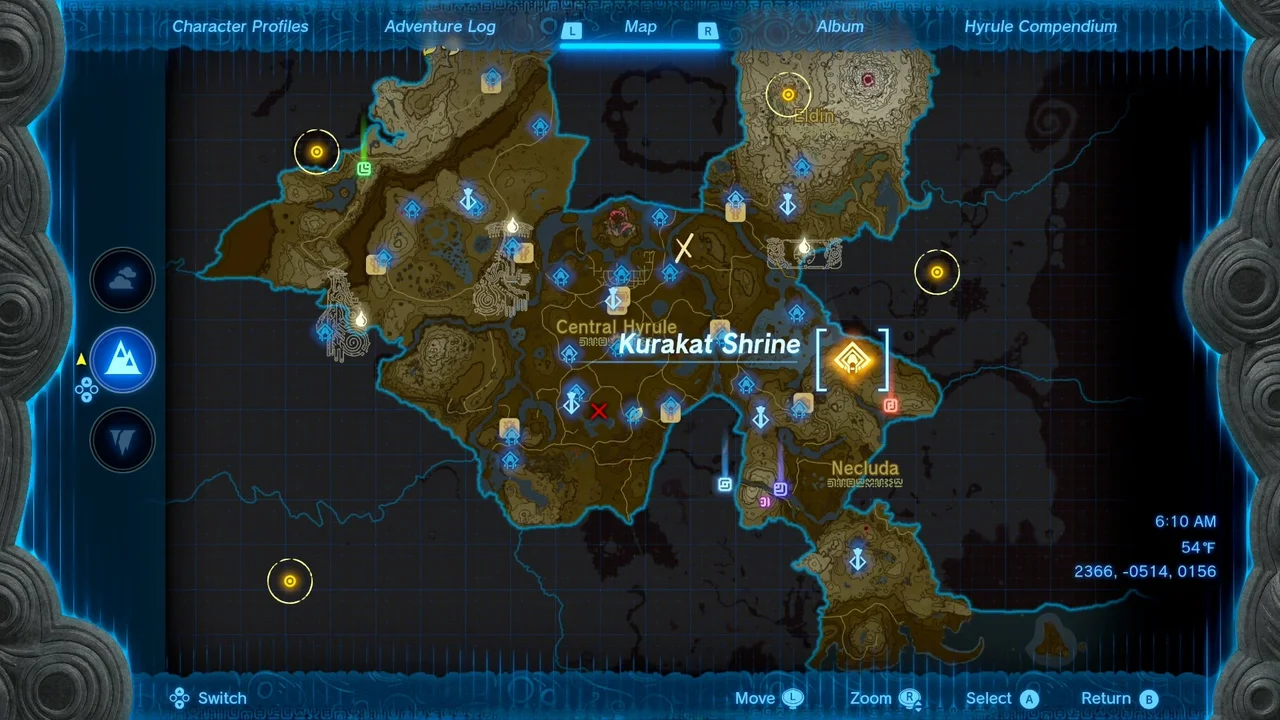Open the Hyrule Compendium tab
Screen dimensions: 1280x720
pyautogui.click(x=1040, y=26)
